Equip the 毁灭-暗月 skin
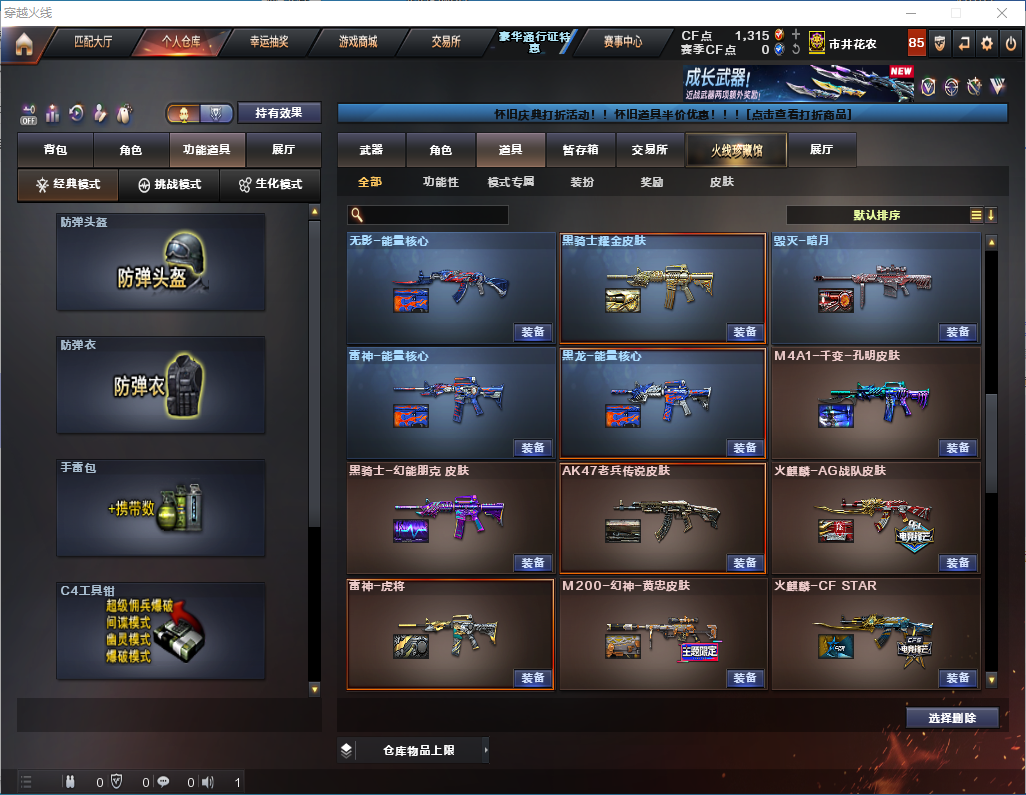 click(x=957, y=332)
